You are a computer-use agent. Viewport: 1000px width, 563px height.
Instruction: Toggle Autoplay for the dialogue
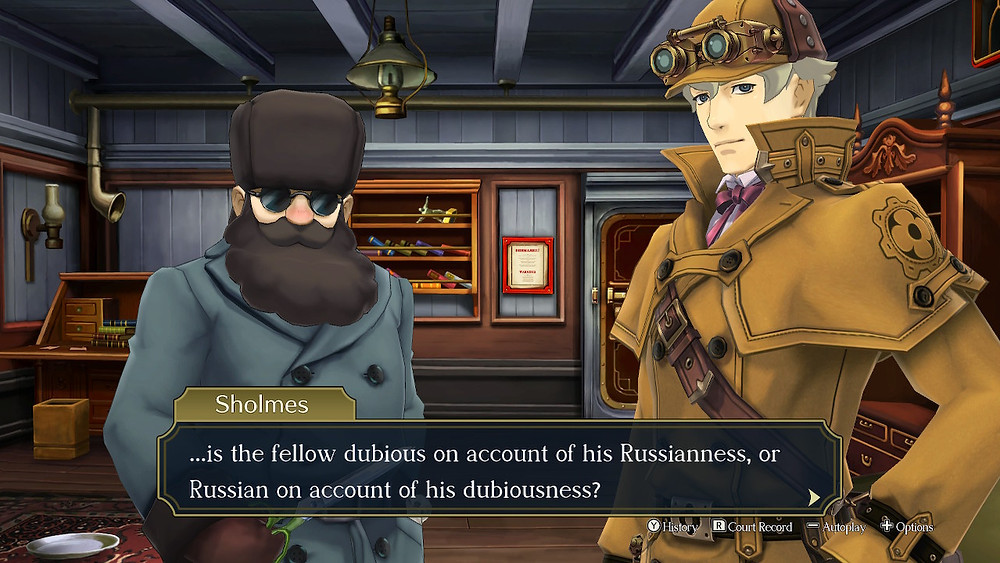point(837,526)
